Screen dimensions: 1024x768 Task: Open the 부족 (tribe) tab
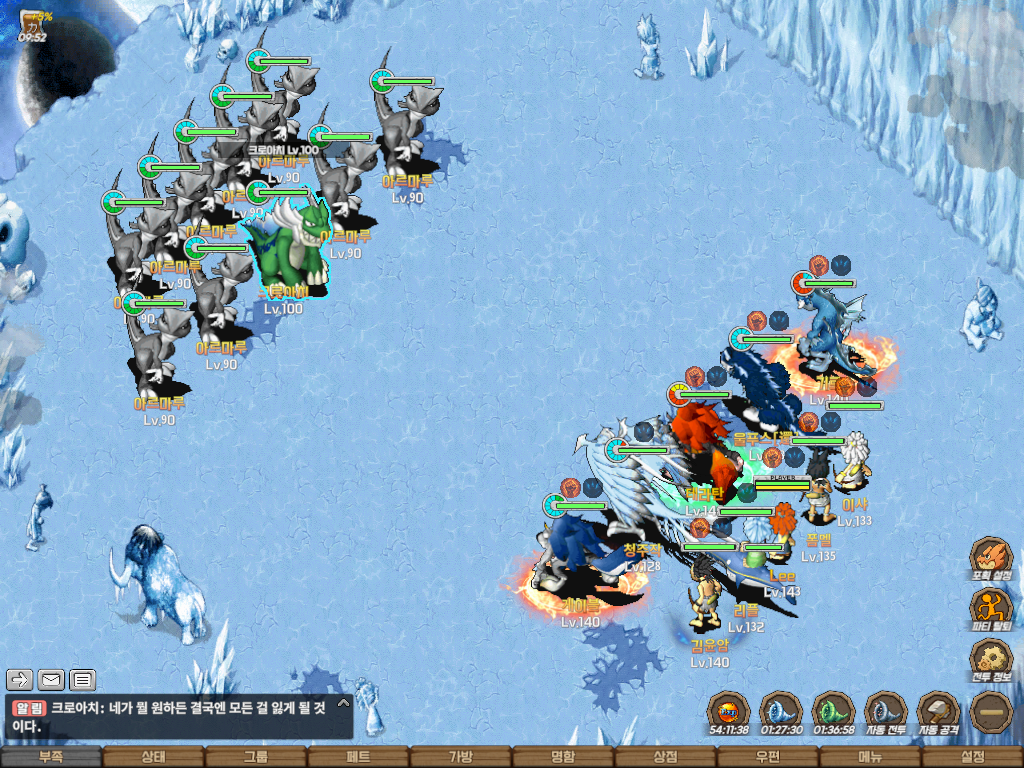point(51,757)
